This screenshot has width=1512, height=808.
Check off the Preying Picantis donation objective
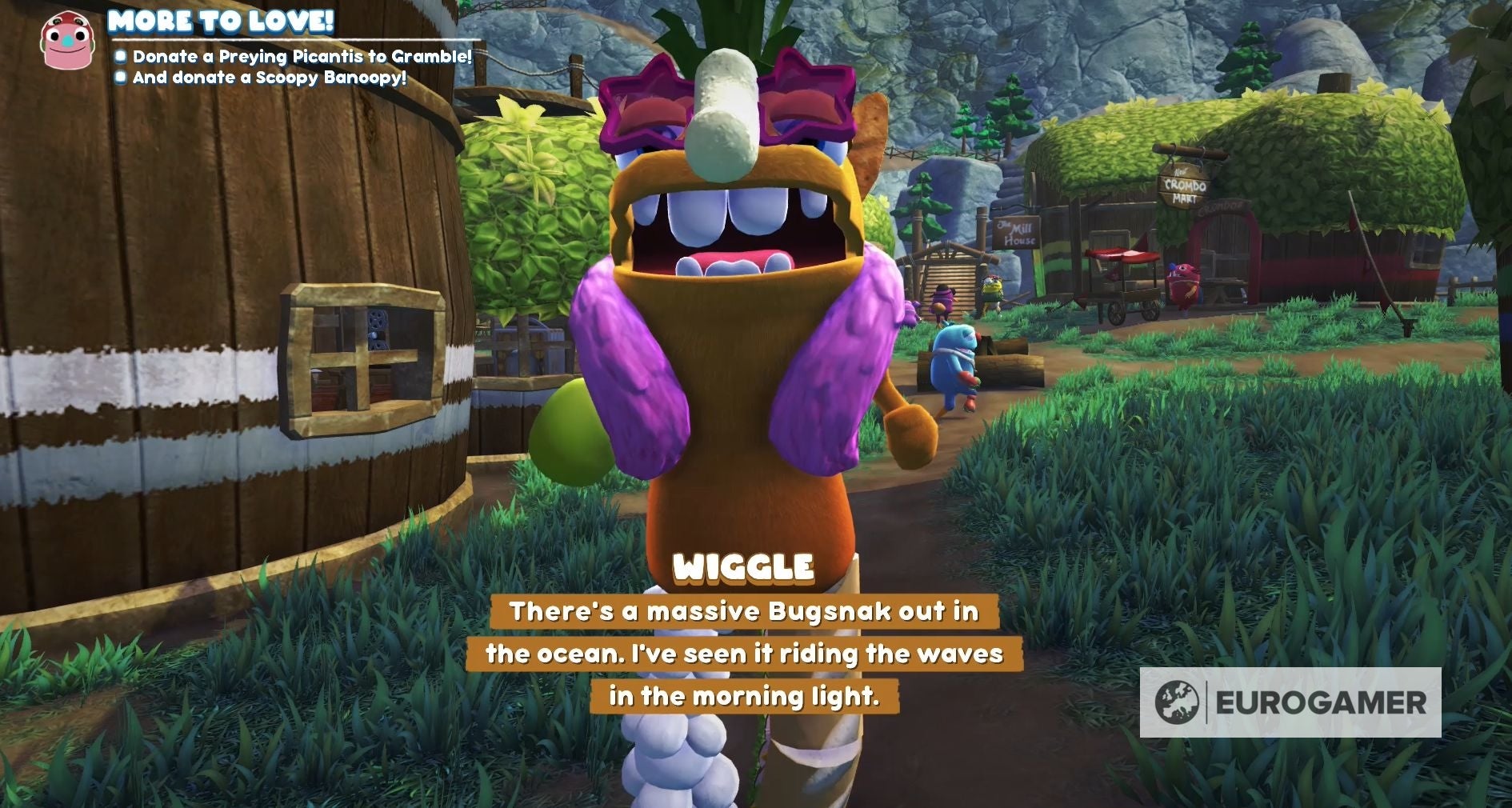122,57
